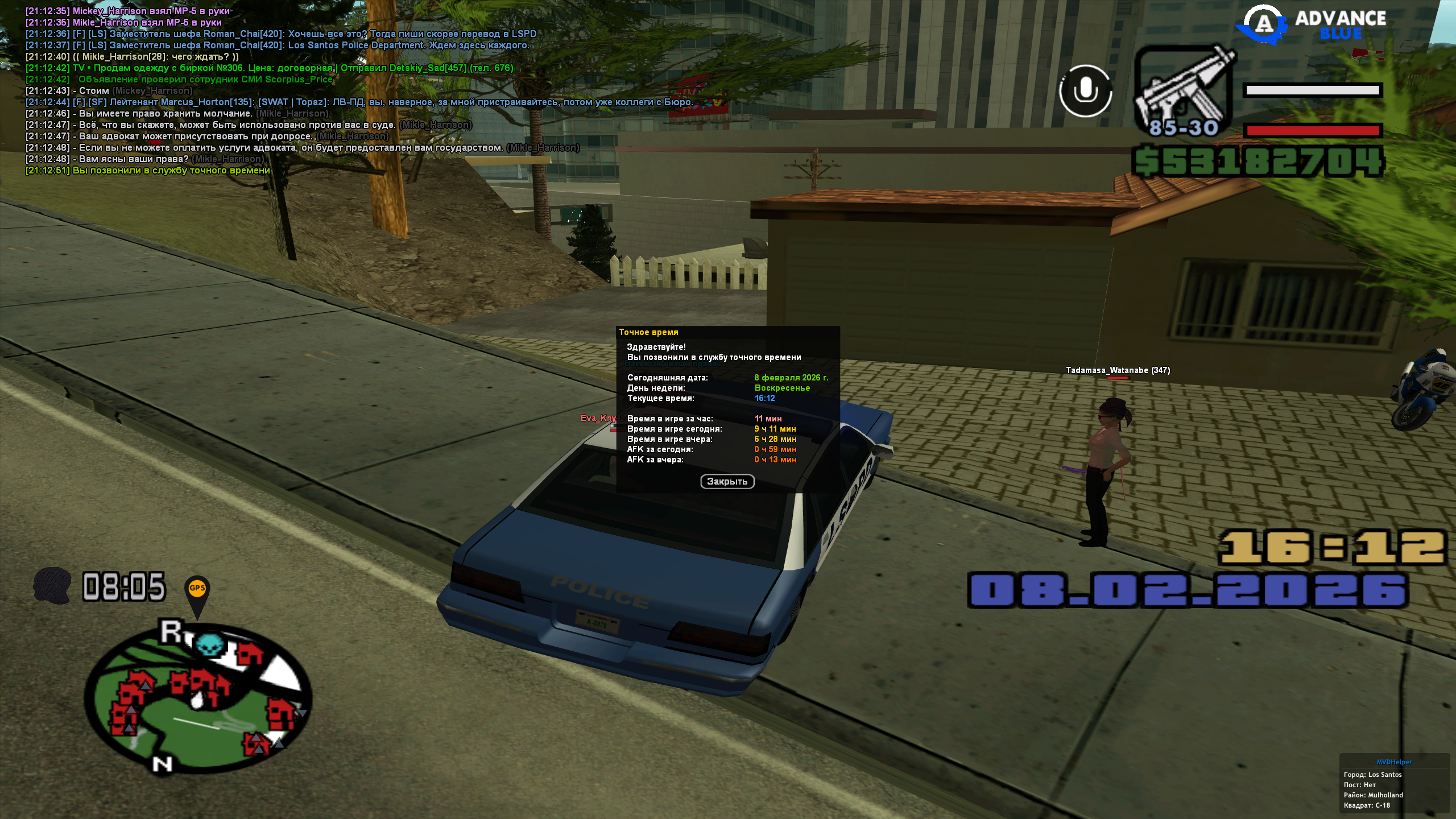Open the MVDHelper info panel
The height and width of the screenshot is (819, 1456).
(1393, 784)
